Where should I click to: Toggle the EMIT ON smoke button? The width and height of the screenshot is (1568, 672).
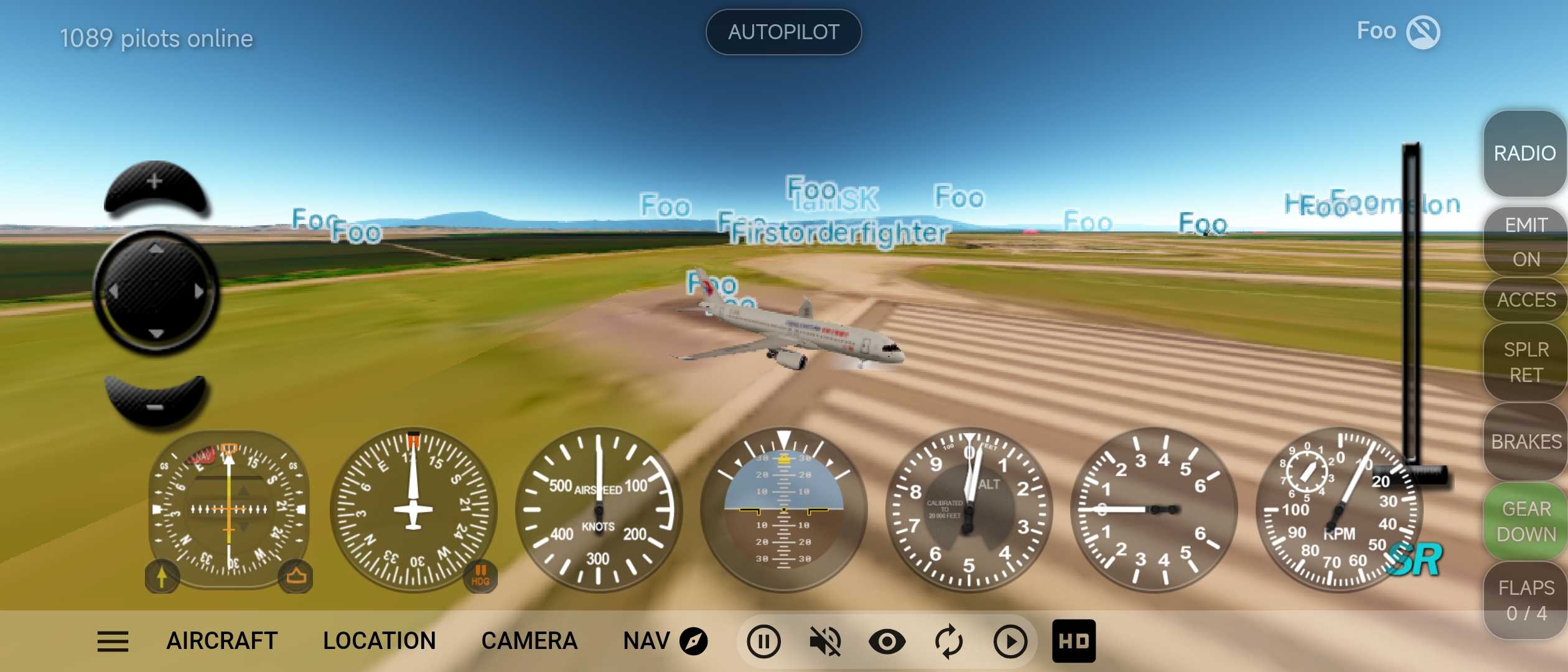1525,241
